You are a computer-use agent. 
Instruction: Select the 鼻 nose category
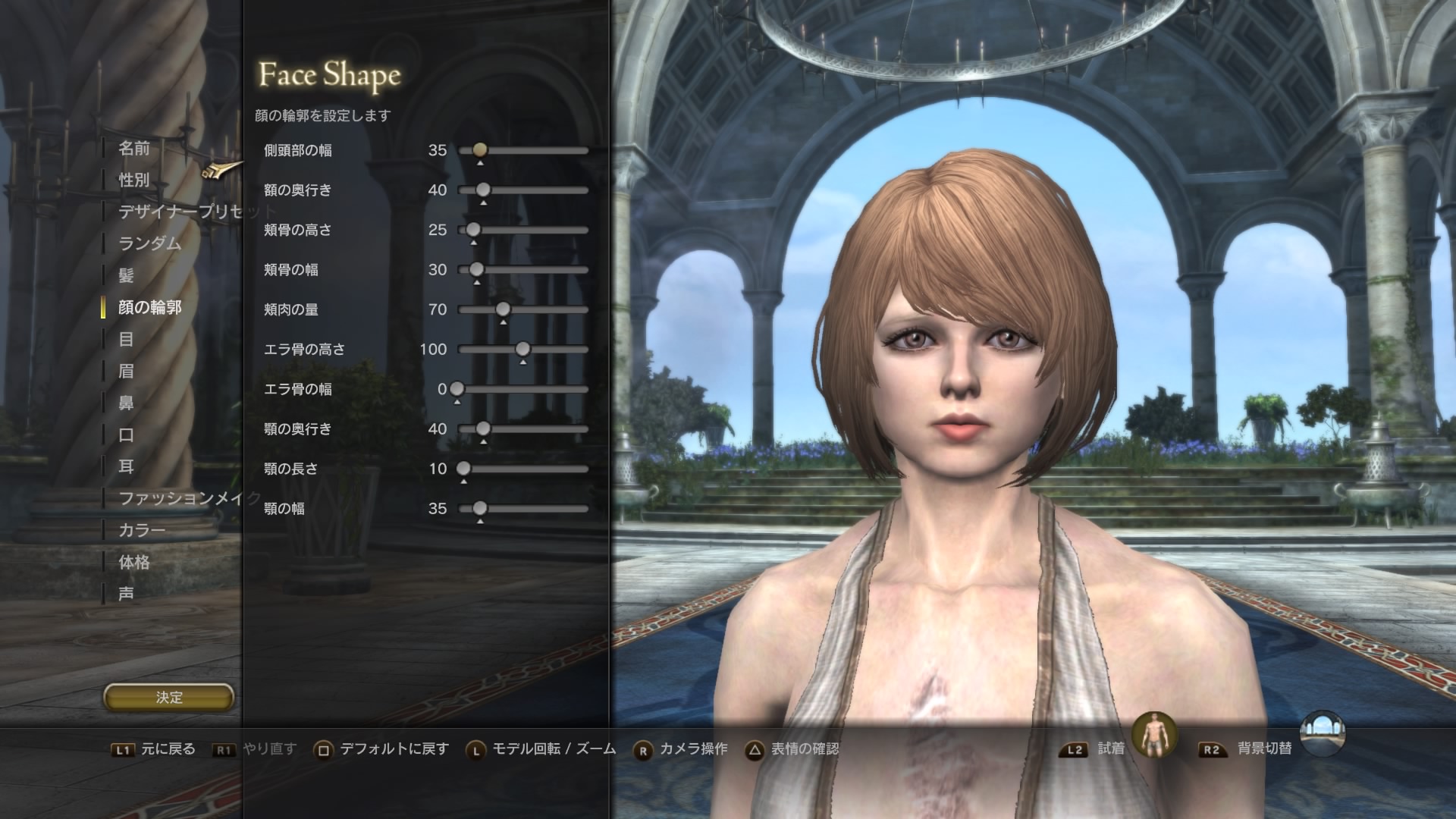(x=127, y=403)
